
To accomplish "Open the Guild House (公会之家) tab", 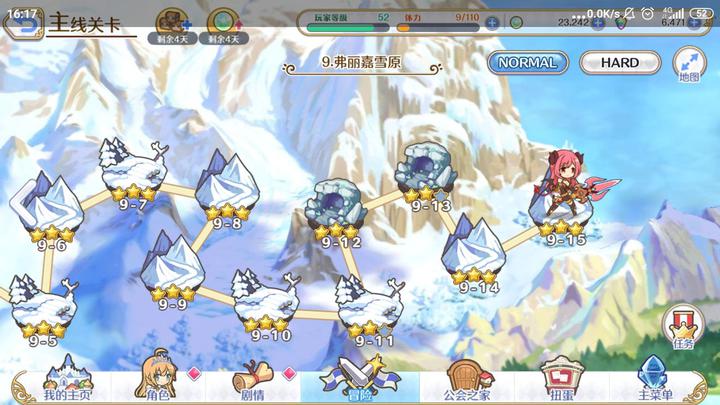I will [x=462, y=381].
